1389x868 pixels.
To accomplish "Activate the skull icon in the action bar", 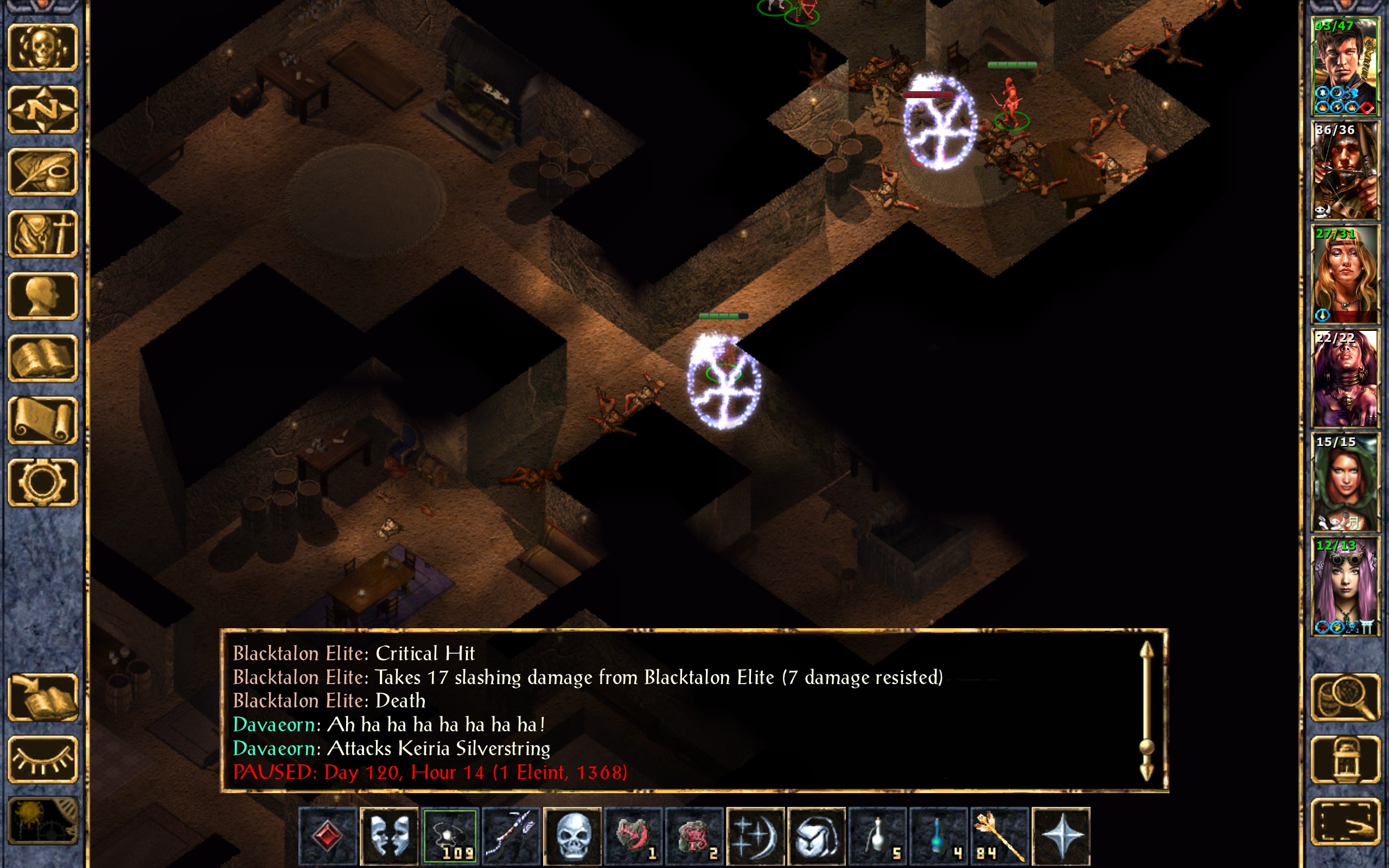I will pos(572,836).
